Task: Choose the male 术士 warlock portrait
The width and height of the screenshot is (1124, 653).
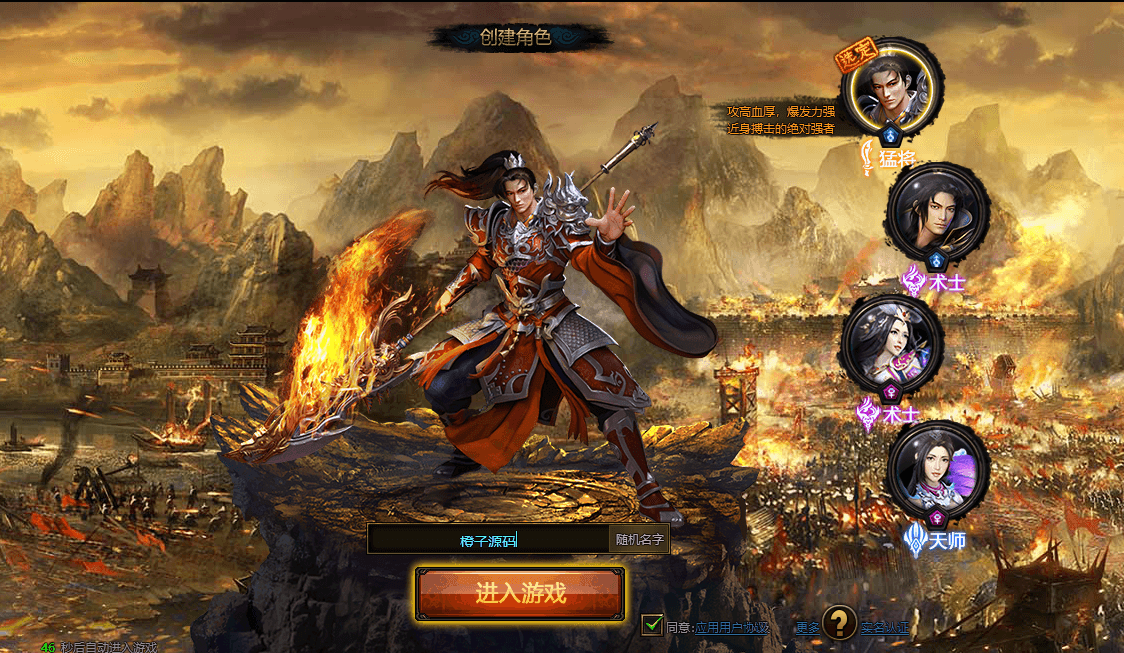Action: (x=937, y=211)
